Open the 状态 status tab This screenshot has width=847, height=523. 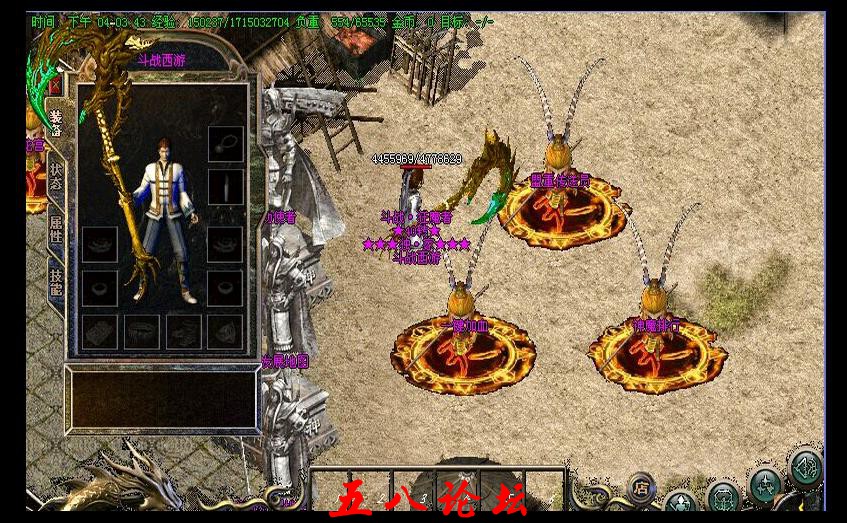tap(56, 176)
